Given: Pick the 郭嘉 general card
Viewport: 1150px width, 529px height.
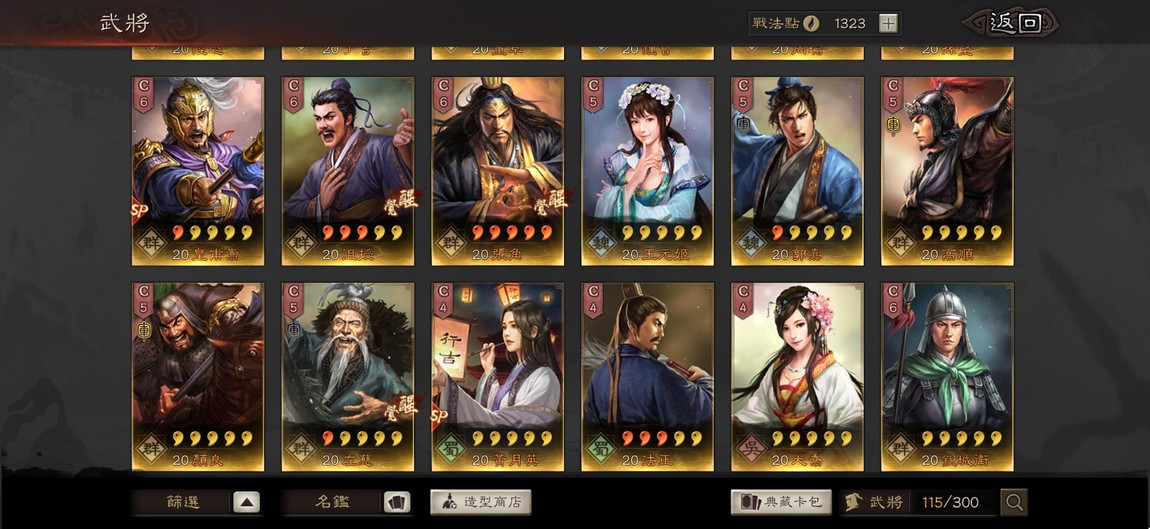Looking at the screenshot, I should click(797, 170).
